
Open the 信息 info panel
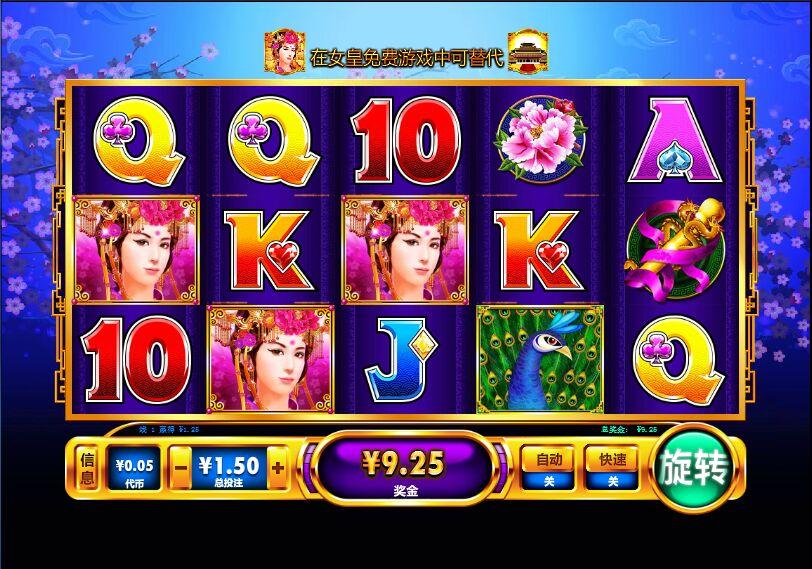click(x=88, y=469)
